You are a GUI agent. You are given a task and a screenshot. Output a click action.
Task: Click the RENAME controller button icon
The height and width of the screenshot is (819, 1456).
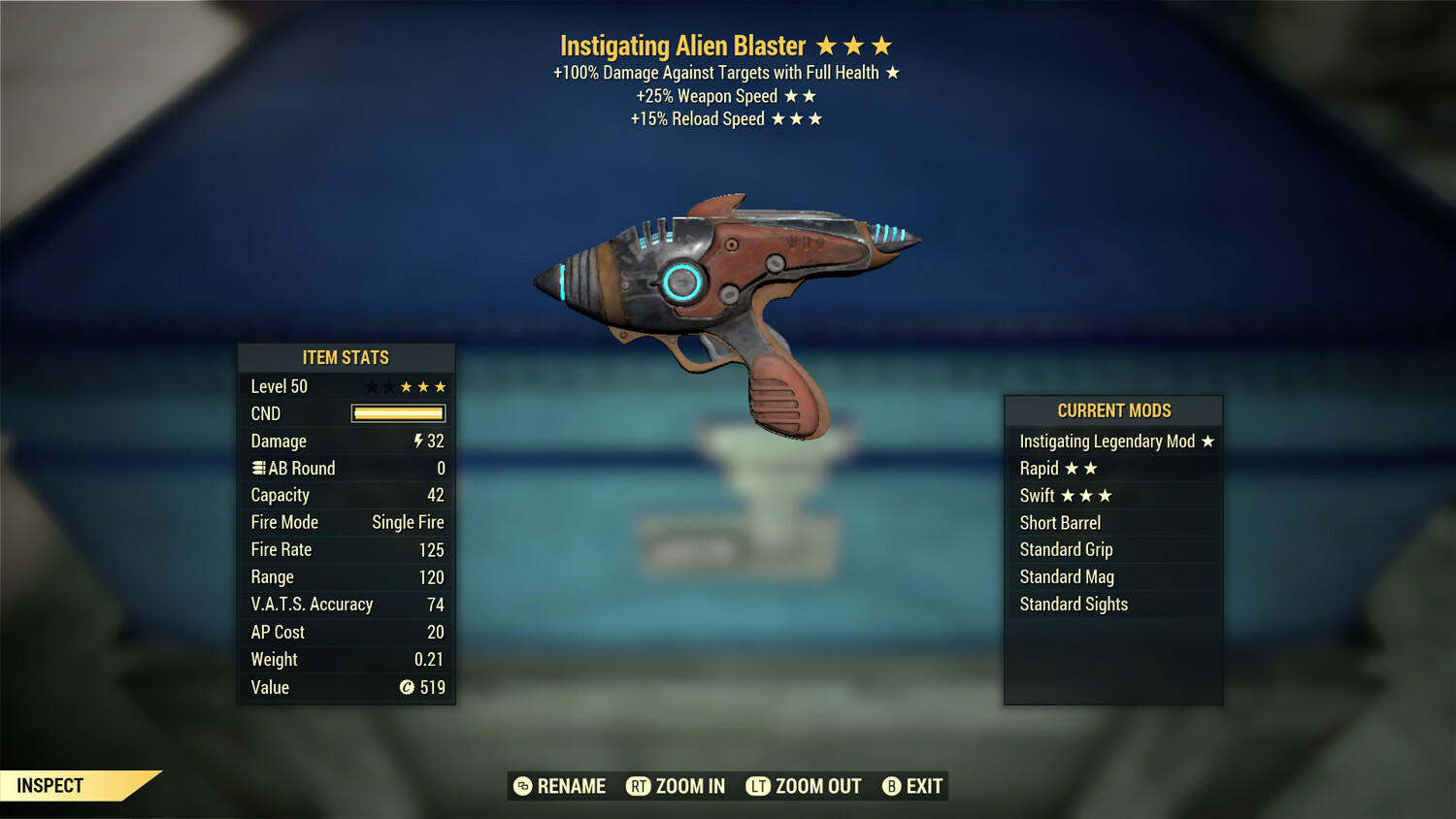(x=523, y=786)
